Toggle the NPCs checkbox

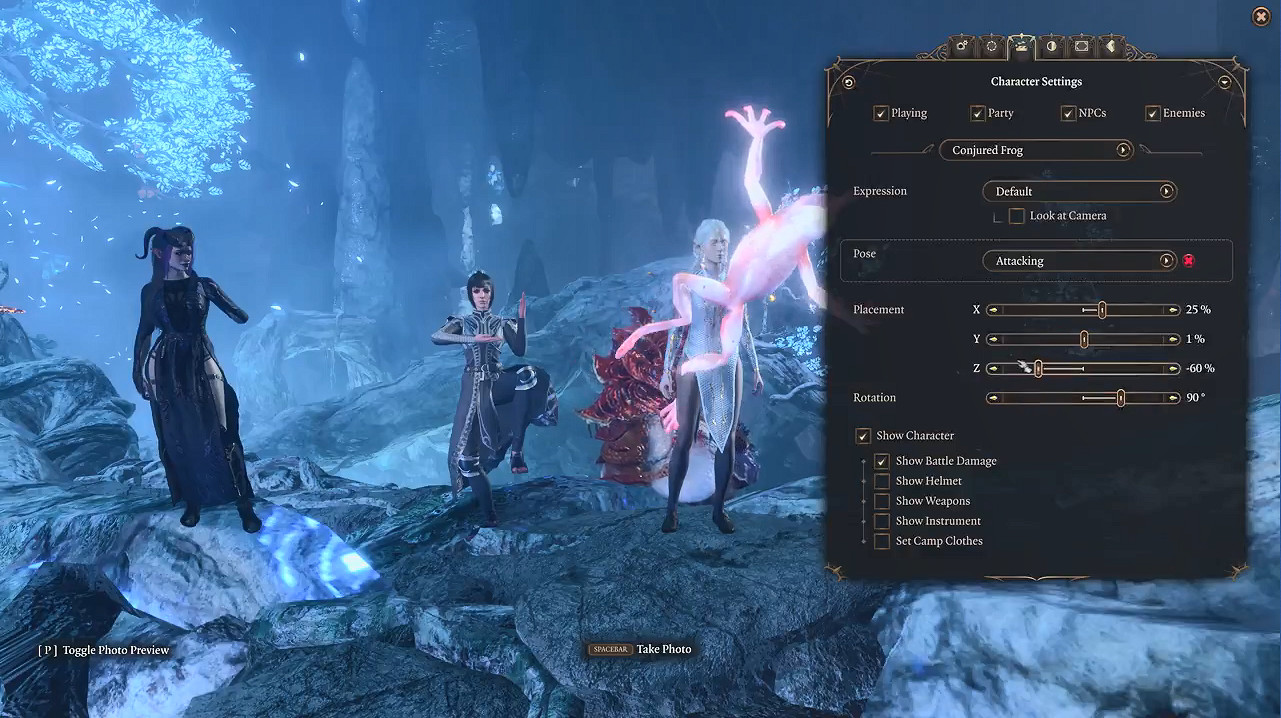tap(1068, 114)
